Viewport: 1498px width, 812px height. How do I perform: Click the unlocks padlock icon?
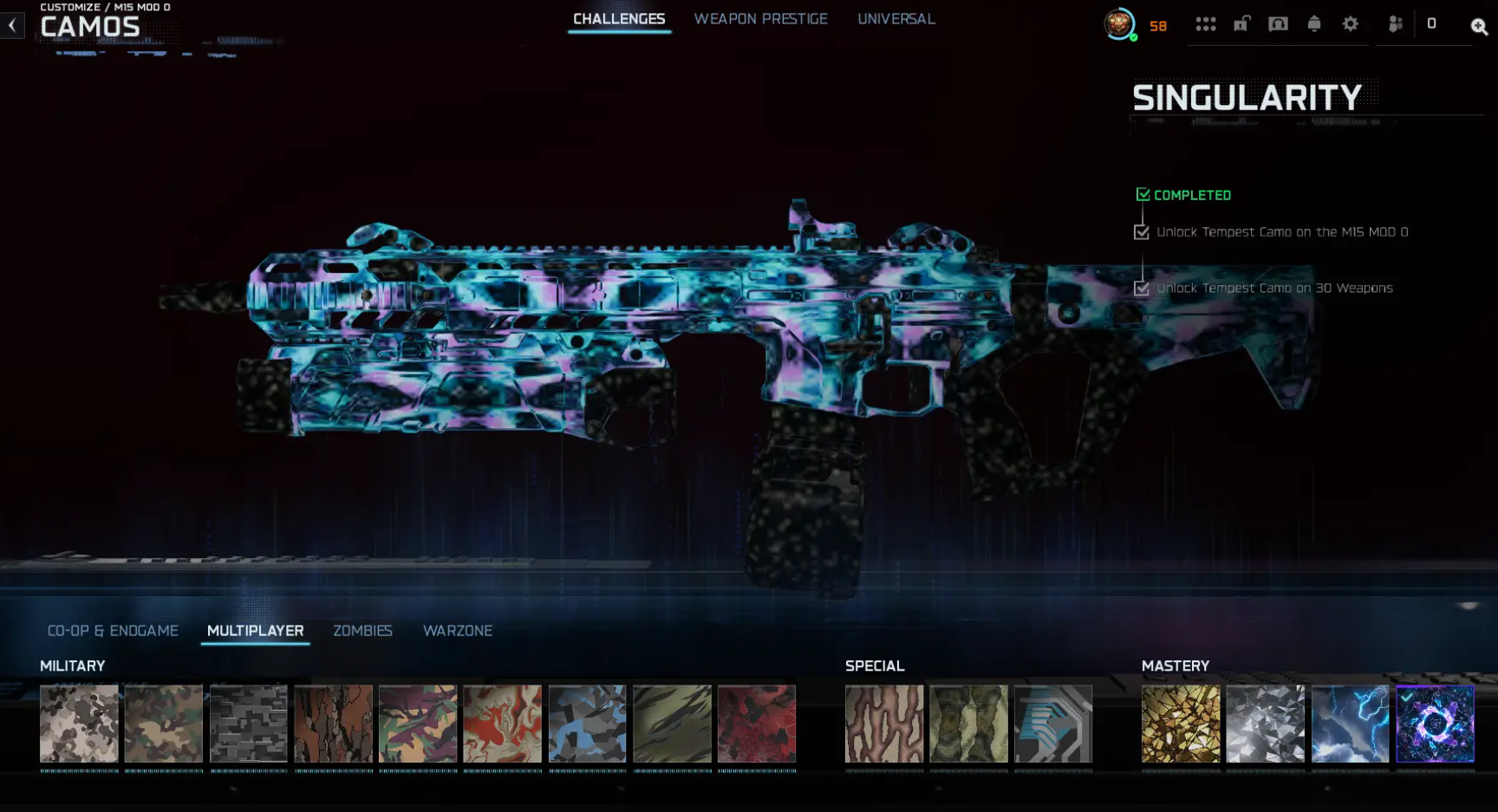[1241, 23]
